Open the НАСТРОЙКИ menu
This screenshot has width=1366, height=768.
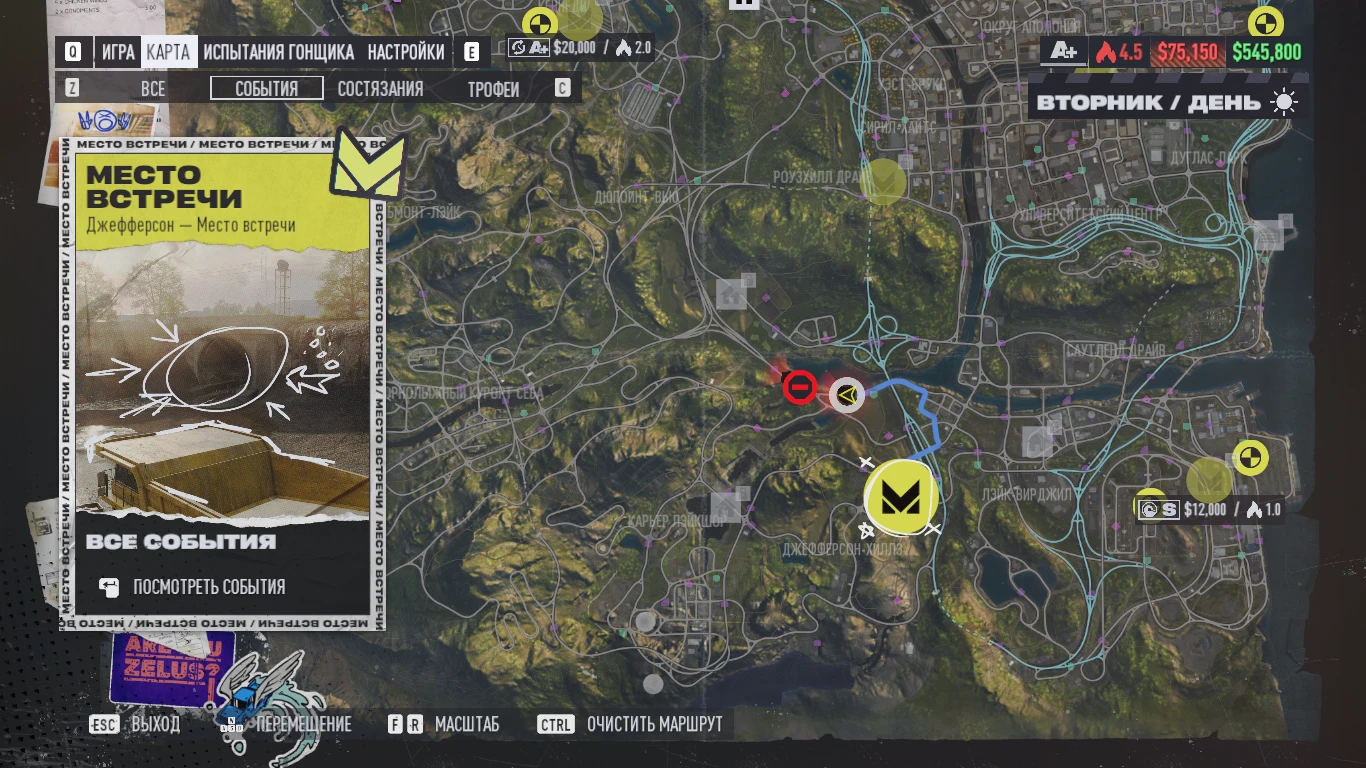point(407,52)
